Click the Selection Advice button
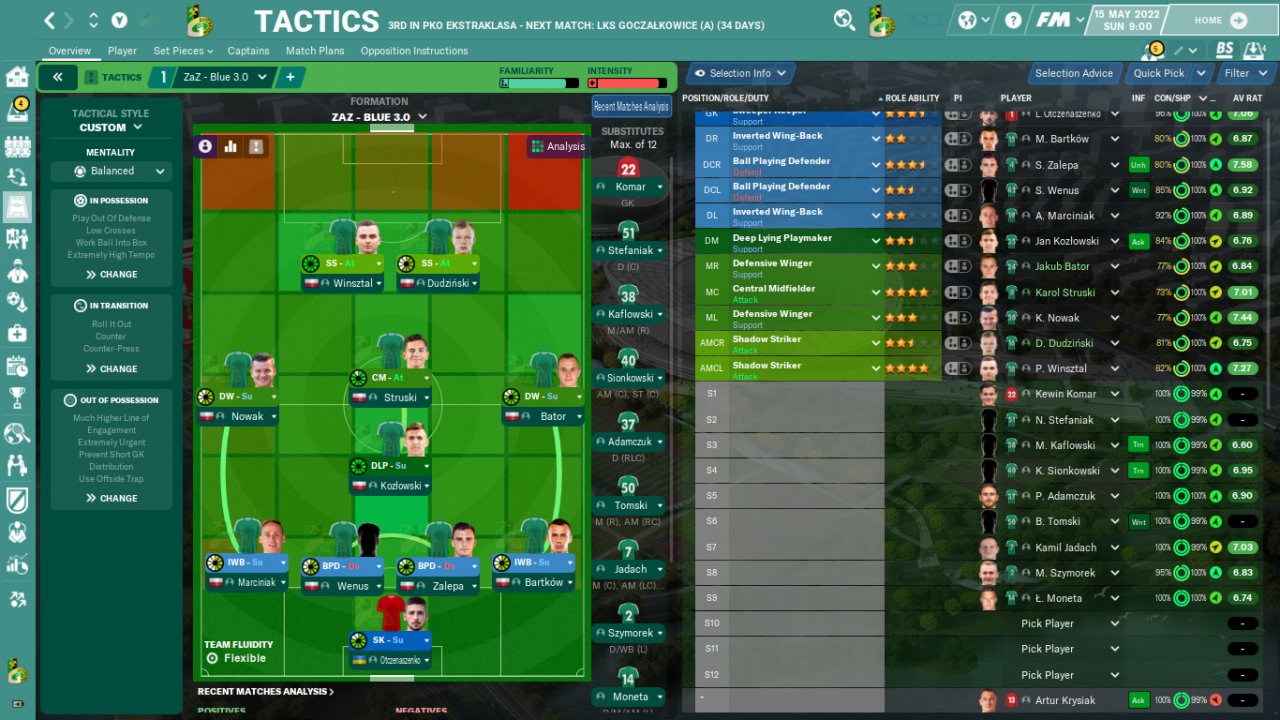This screenshot has width=1280, height=720. tap(1073, 73)
